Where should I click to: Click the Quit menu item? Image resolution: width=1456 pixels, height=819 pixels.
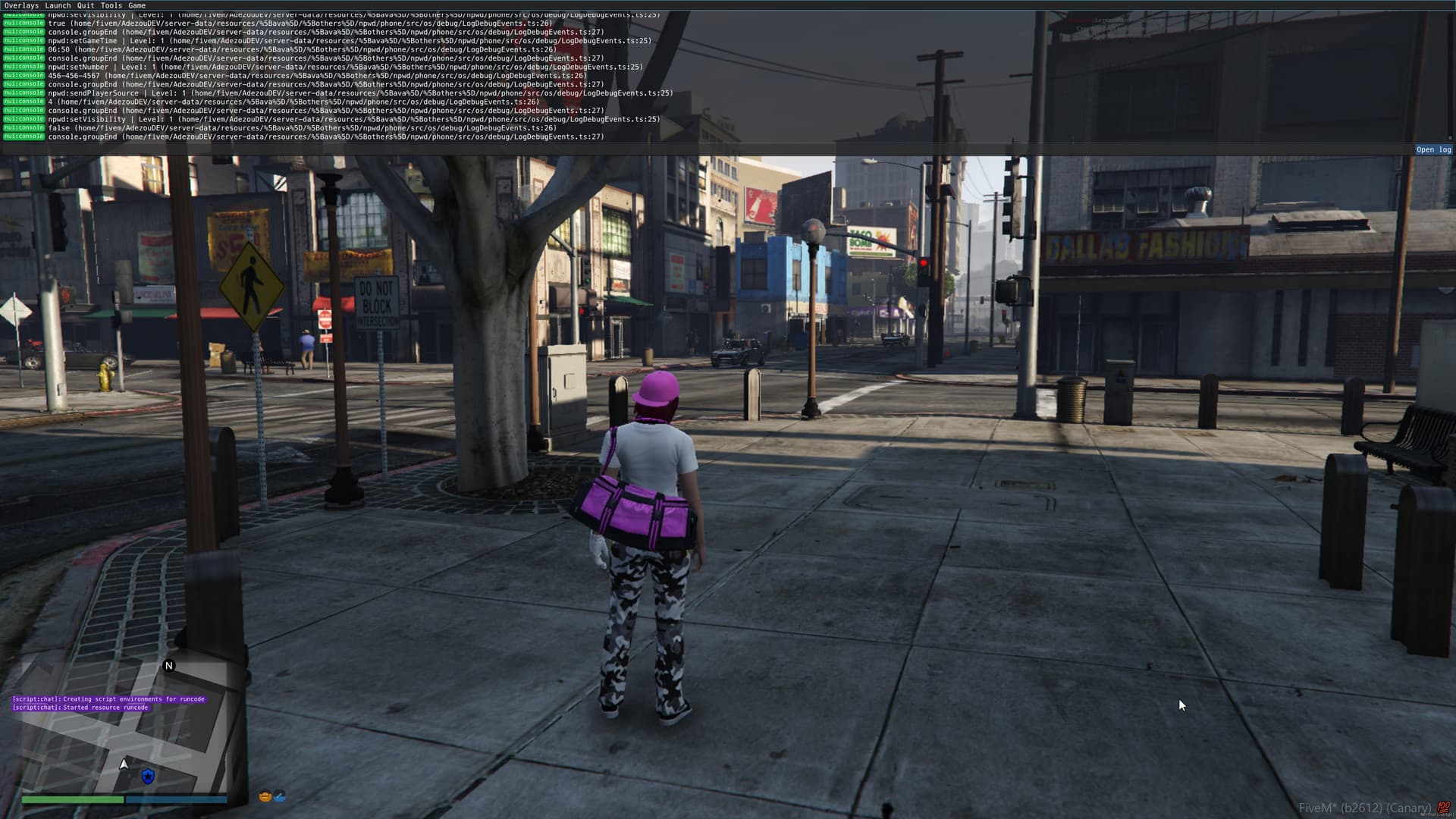86,5
